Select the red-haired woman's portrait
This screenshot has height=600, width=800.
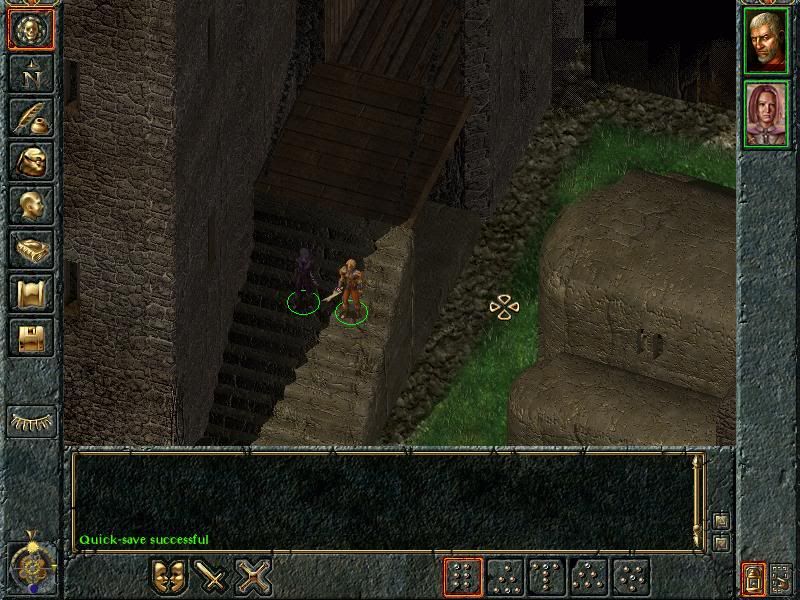(767, 114)
